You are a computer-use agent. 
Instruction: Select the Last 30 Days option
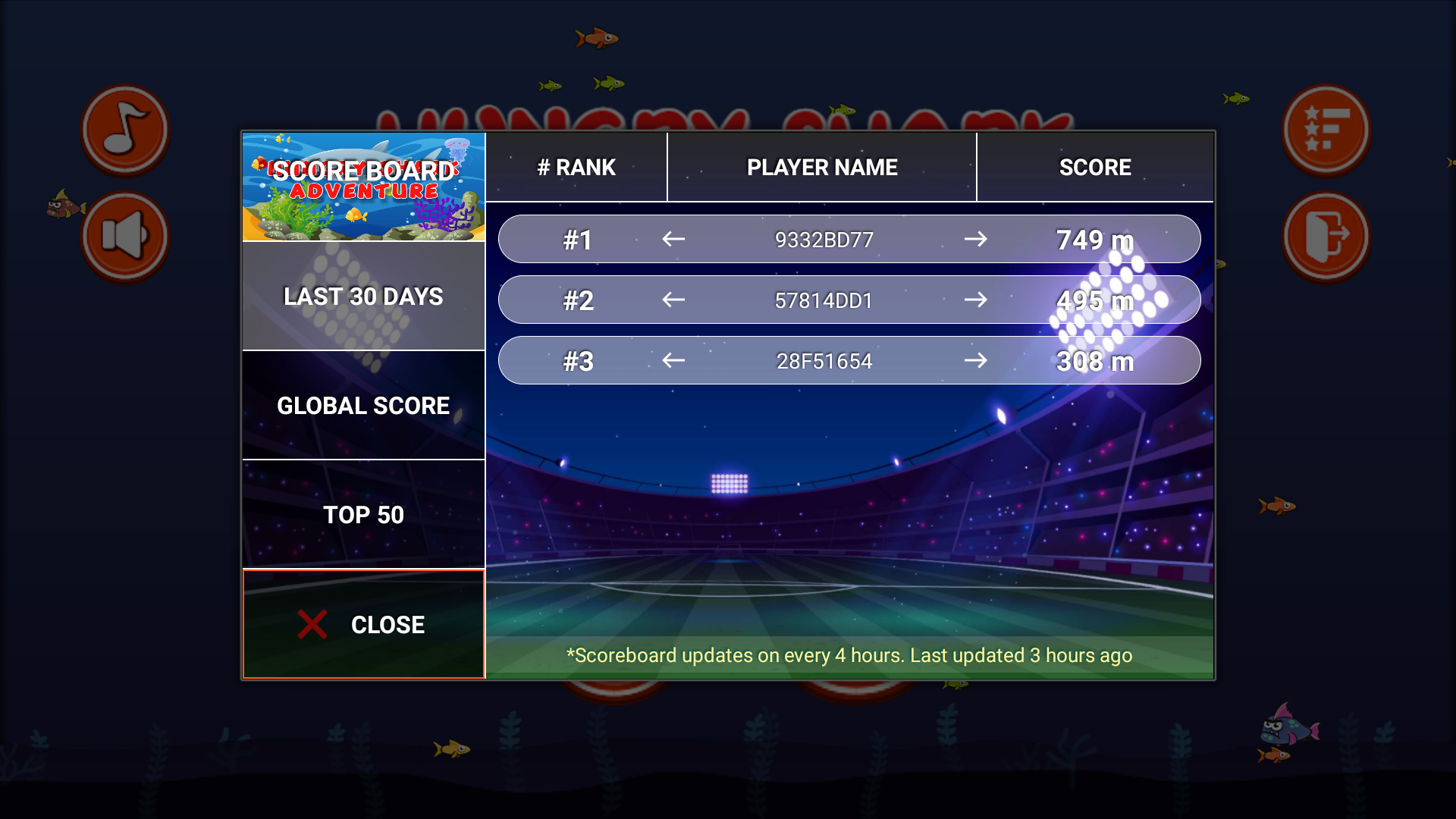tap(362, 297)
